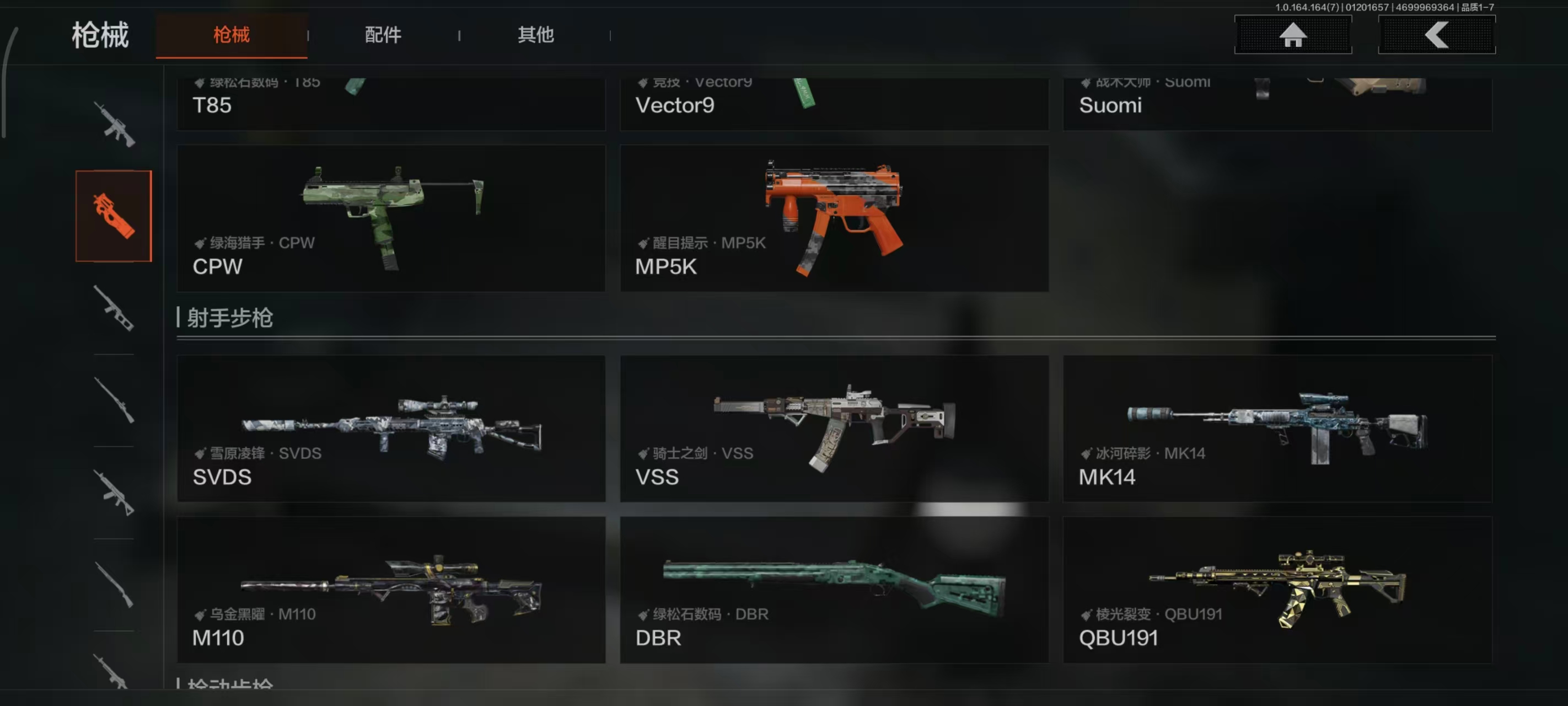Open the 配件 tab
This screenshot has height=706, width=1568.
click(383, 35)
